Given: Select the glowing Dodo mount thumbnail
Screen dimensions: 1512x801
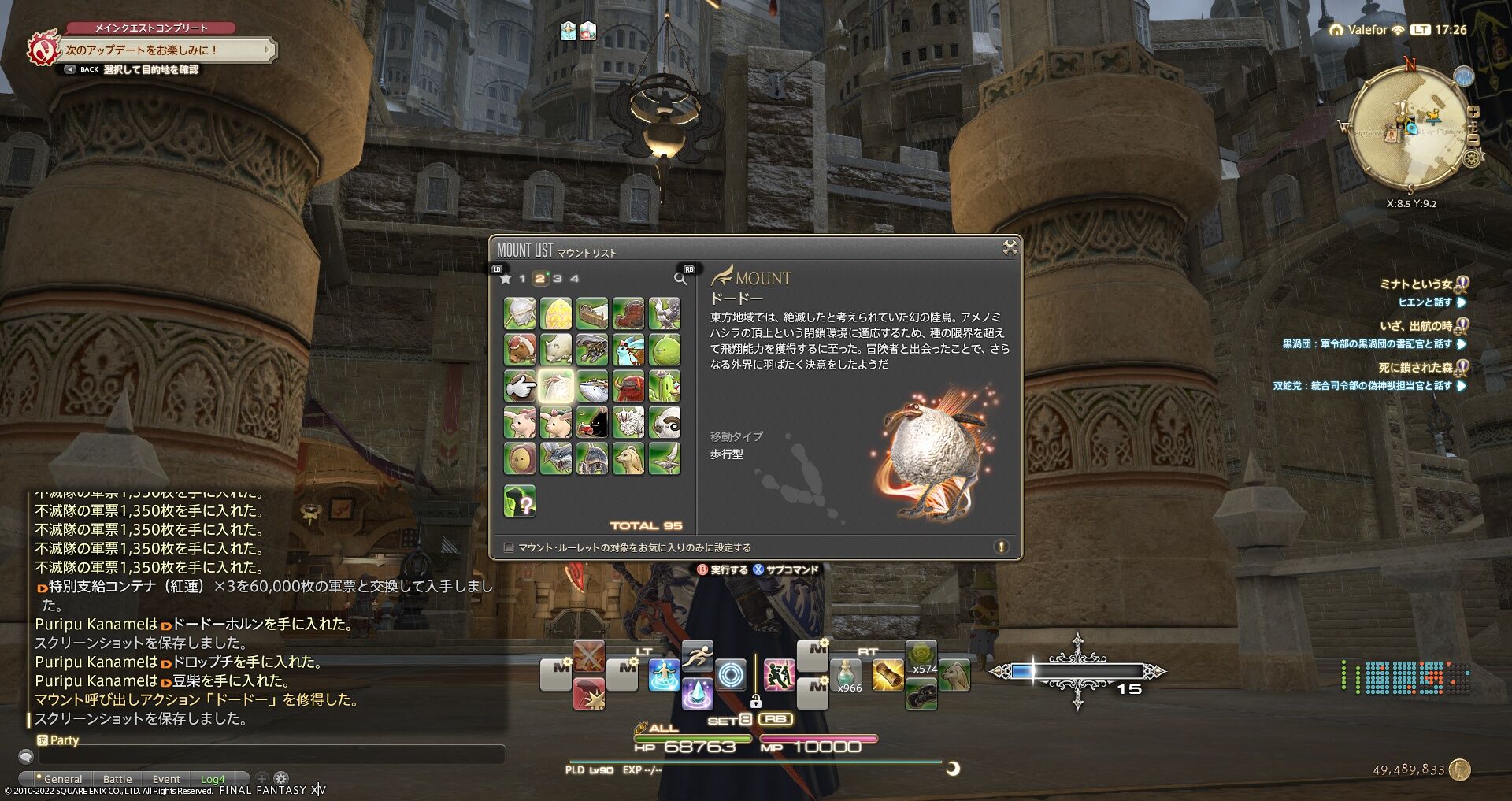Looking at the screenshot, I should tap(556, 386).
